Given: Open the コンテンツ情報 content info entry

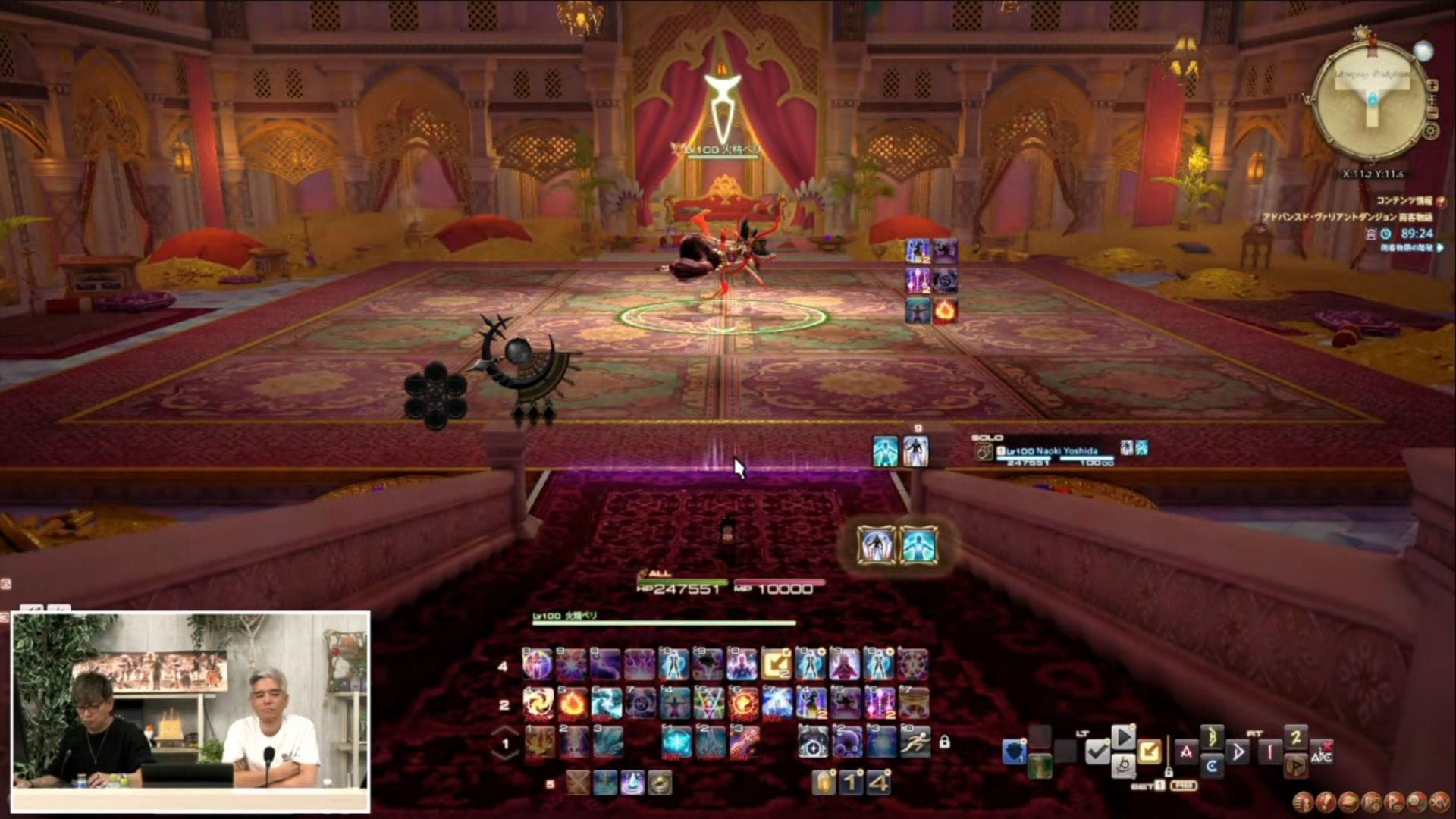Looking at the screenshot, I should [x=1404, y=201].
